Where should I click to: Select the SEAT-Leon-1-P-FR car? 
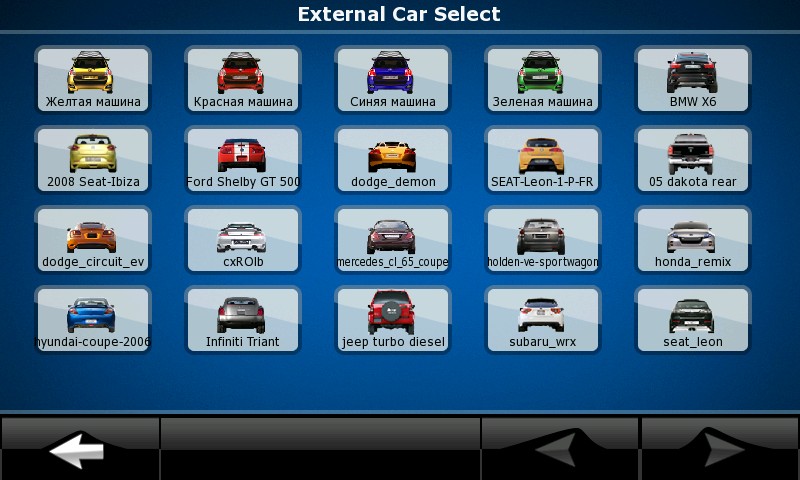543,159
